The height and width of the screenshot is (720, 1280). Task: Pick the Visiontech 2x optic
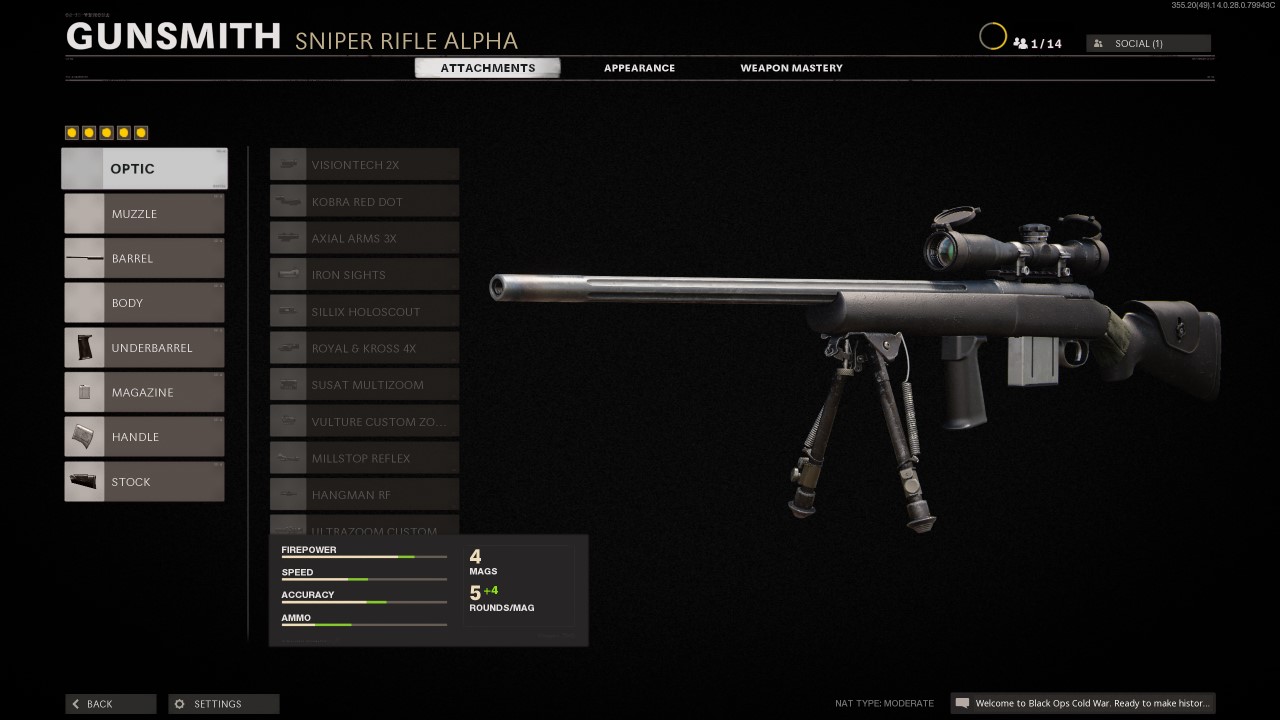[x=365, y=165]
